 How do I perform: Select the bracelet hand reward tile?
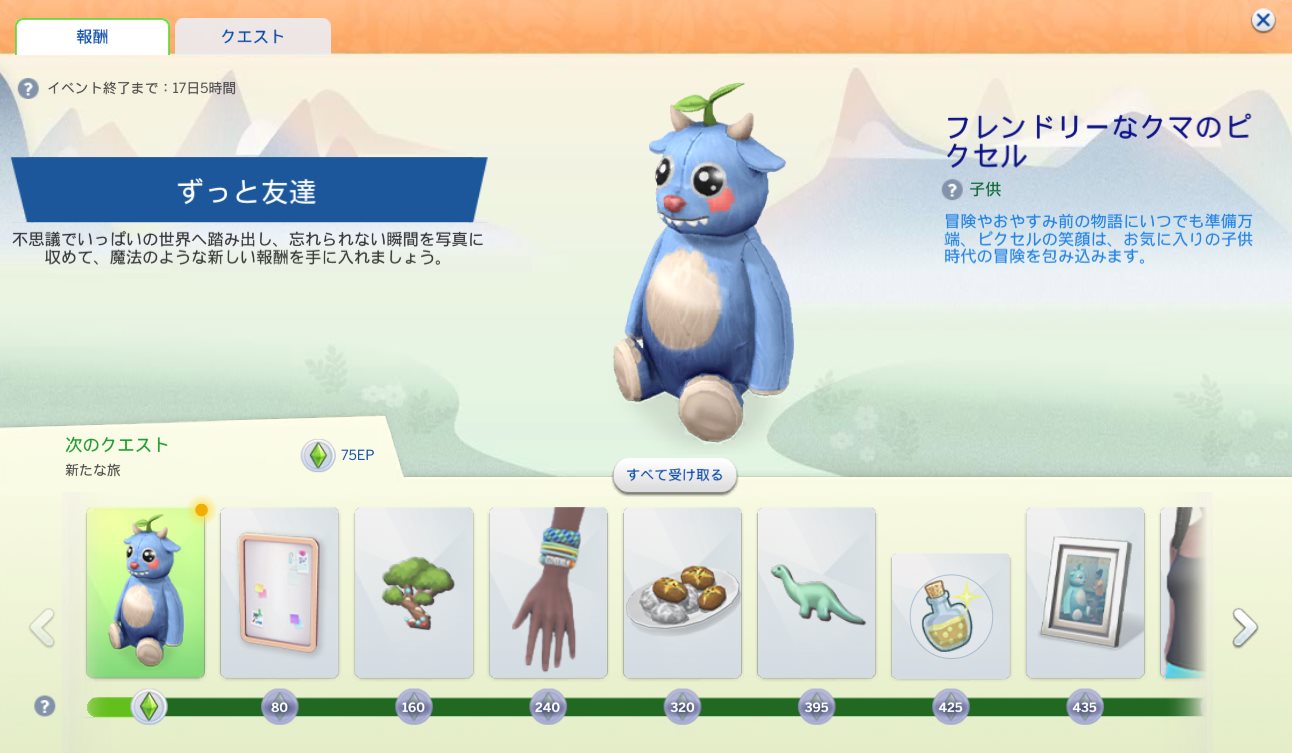(548, 592)
